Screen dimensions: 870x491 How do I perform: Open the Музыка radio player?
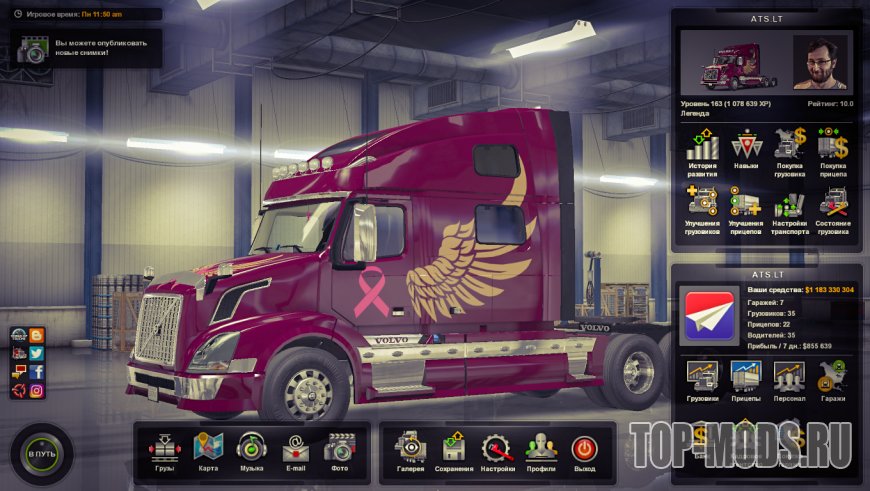point(251,448)
